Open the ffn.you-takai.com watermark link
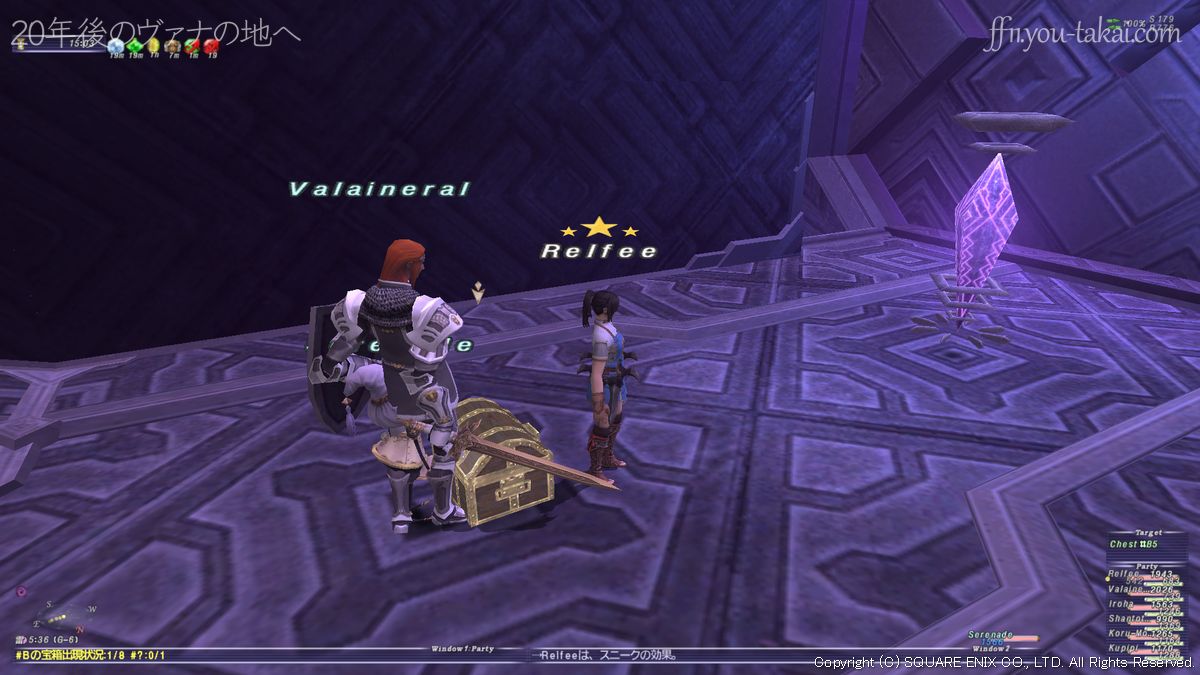 pyautogui.click(x=1081, y=35)
